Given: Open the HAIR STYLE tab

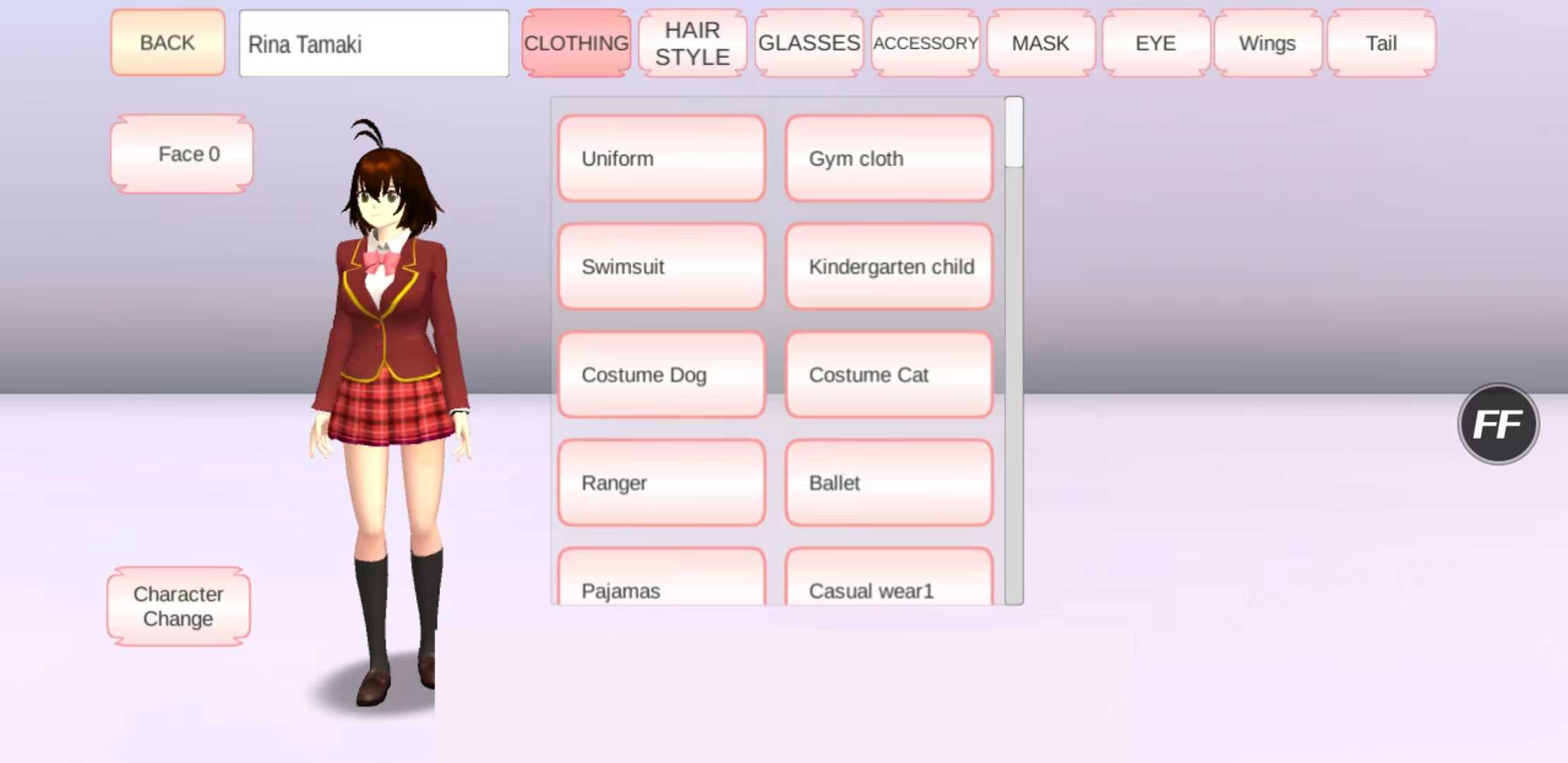Looking at the screenshot, I should 692,43.
